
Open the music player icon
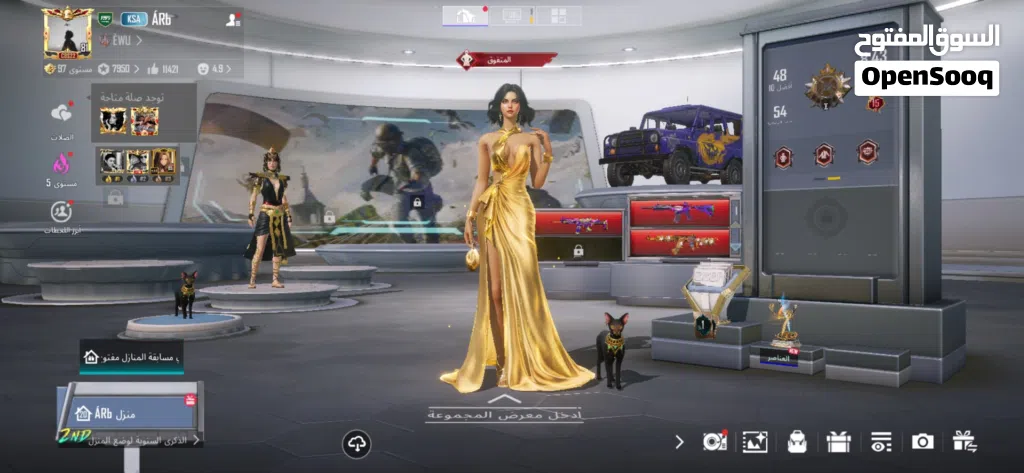coord(714,441)
